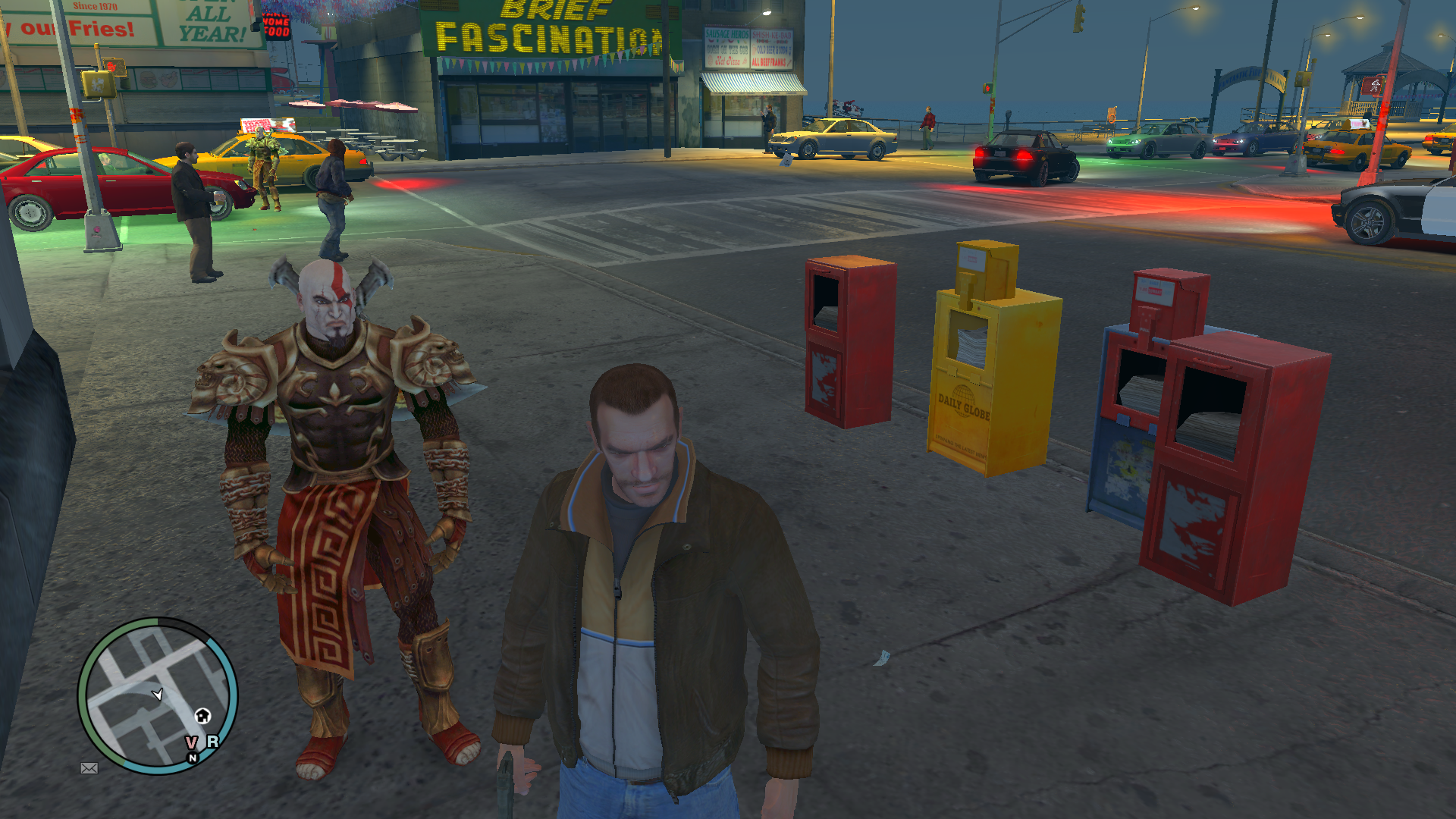This screenshot has height=819, width=1456.
Task: Click the white player arrow on the radar
Action: click(x=158, y=694)
